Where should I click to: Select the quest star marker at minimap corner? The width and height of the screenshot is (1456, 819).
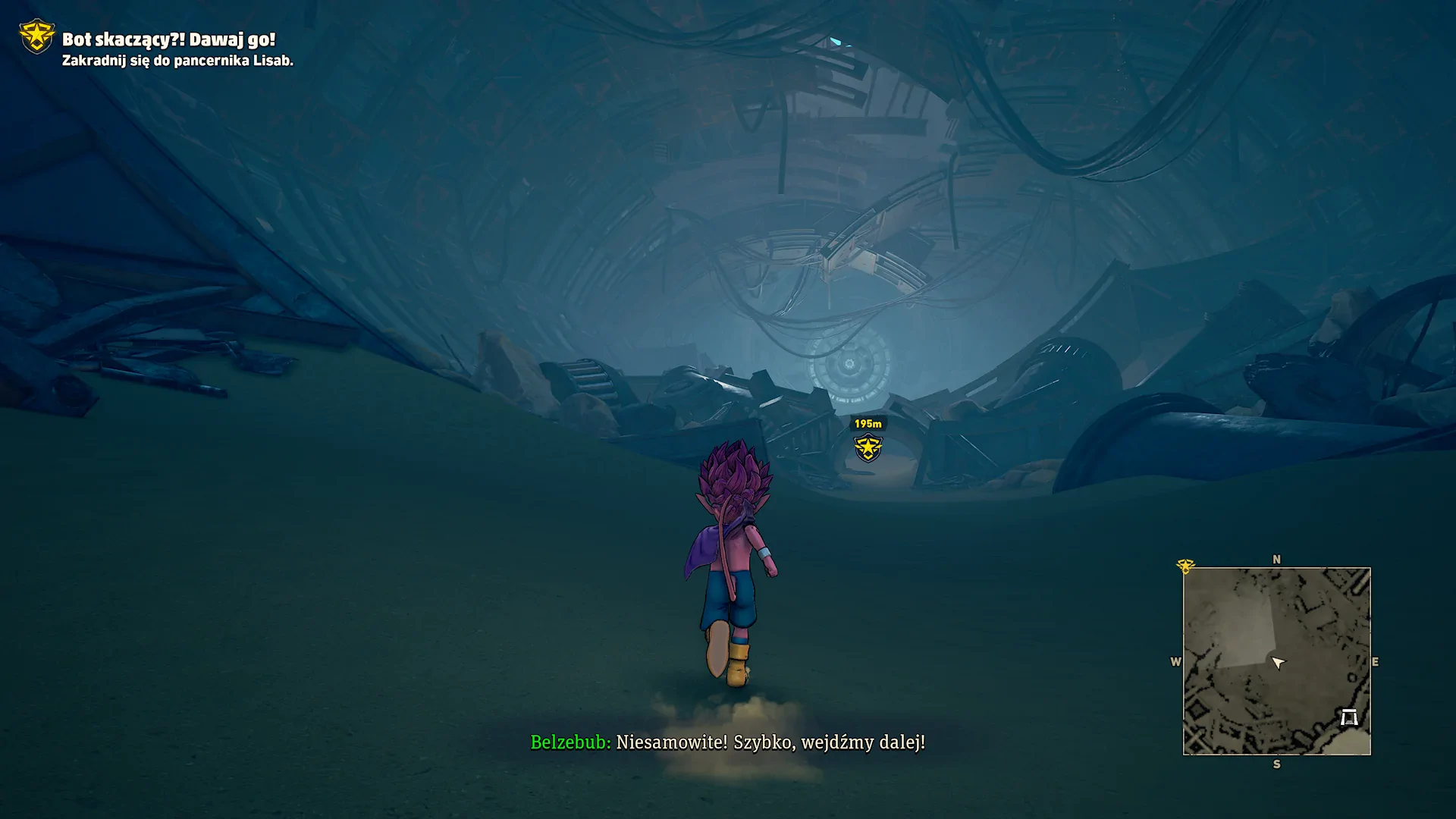point(1185,566)
